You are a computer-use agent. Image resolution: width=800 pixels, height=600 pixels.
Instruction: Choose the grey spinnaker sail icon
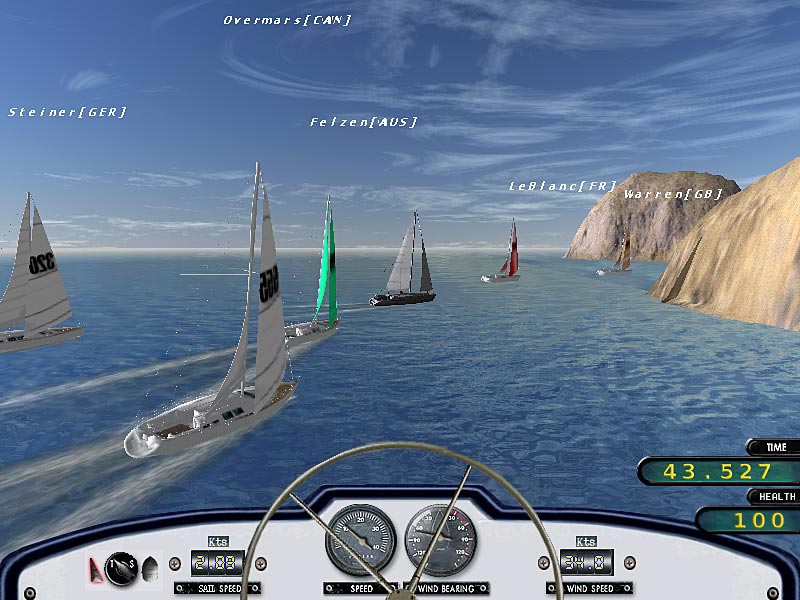pos(150,569)
